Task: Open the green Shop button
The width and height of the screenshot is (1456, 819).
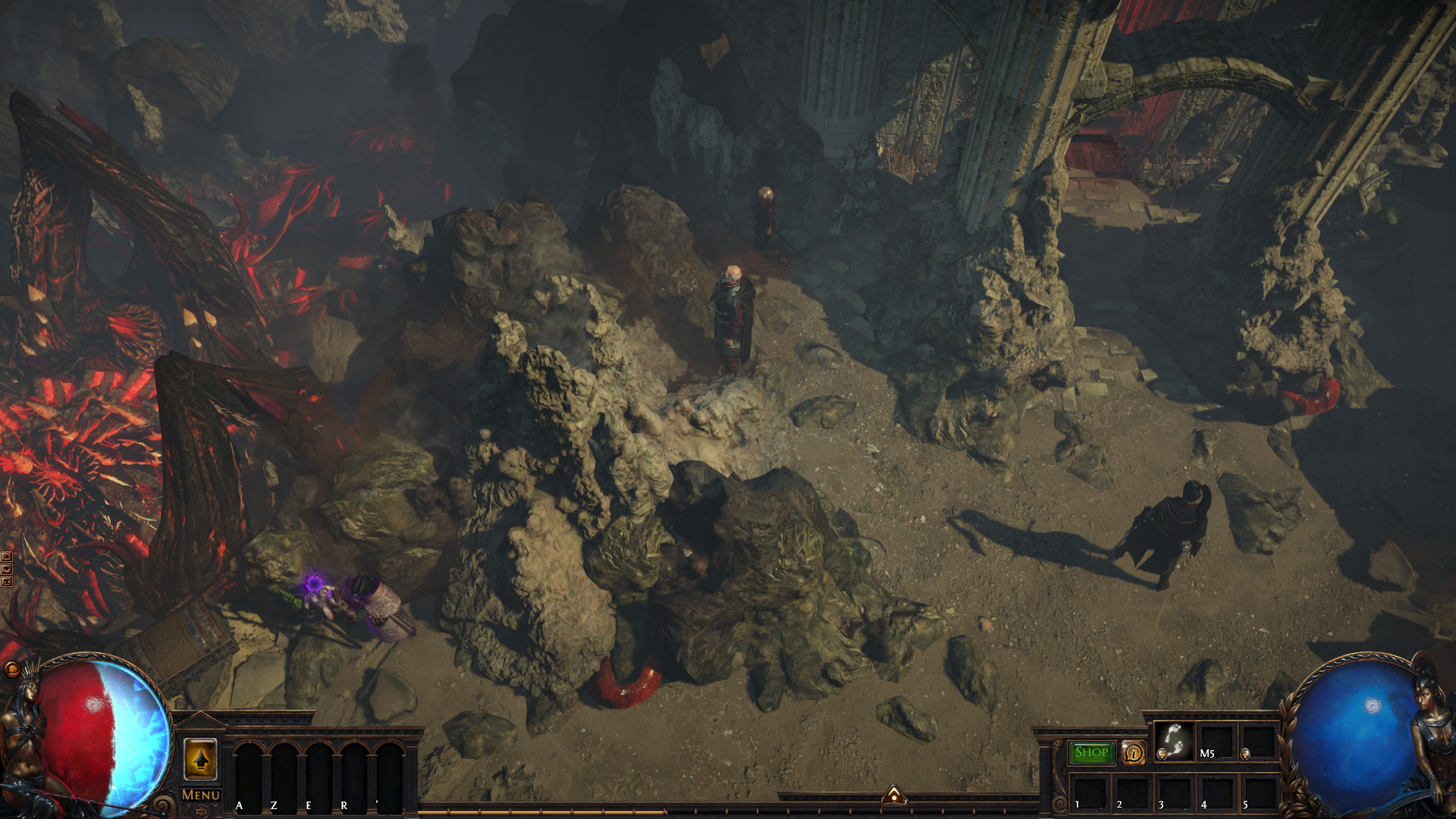Action: pos(1091,752)
